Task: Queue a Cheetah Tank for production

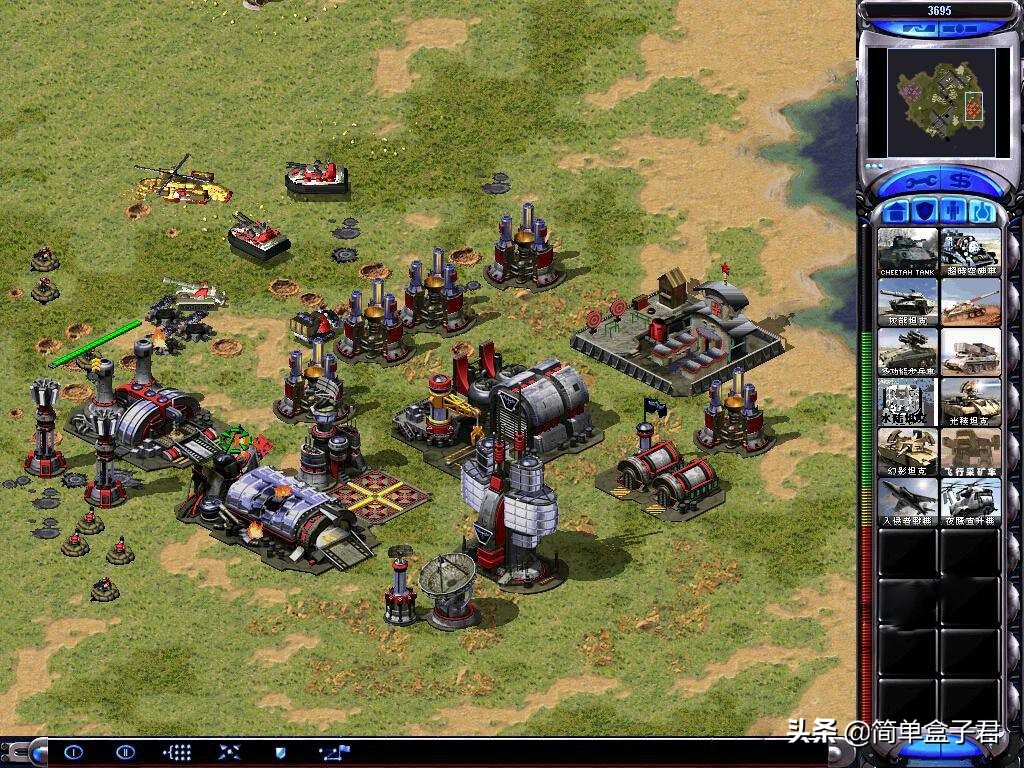Action: [x=908, y=252]
